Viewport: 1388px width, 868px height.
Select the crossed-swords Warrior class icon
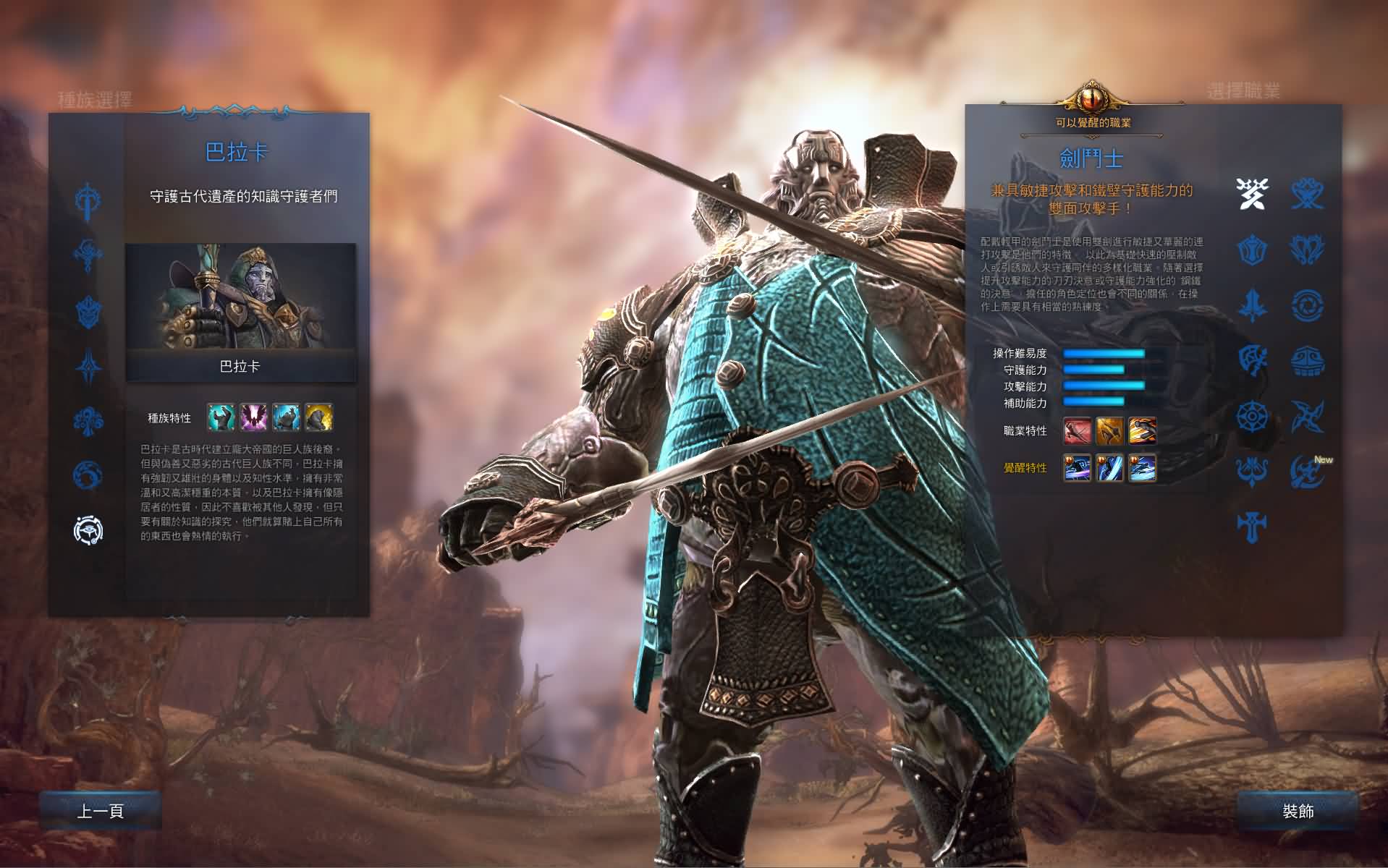click(1253, 193)
